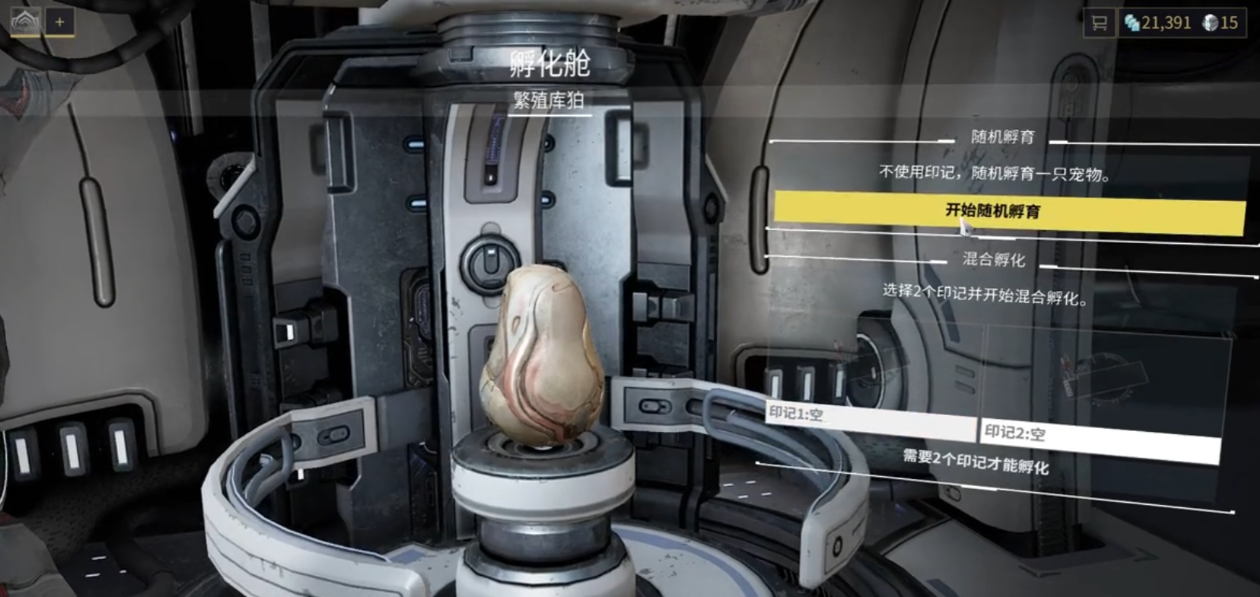The height and width of the screenshot is (597, 1260).
Task: Click the plus tab button
Action: coord(60,21)
